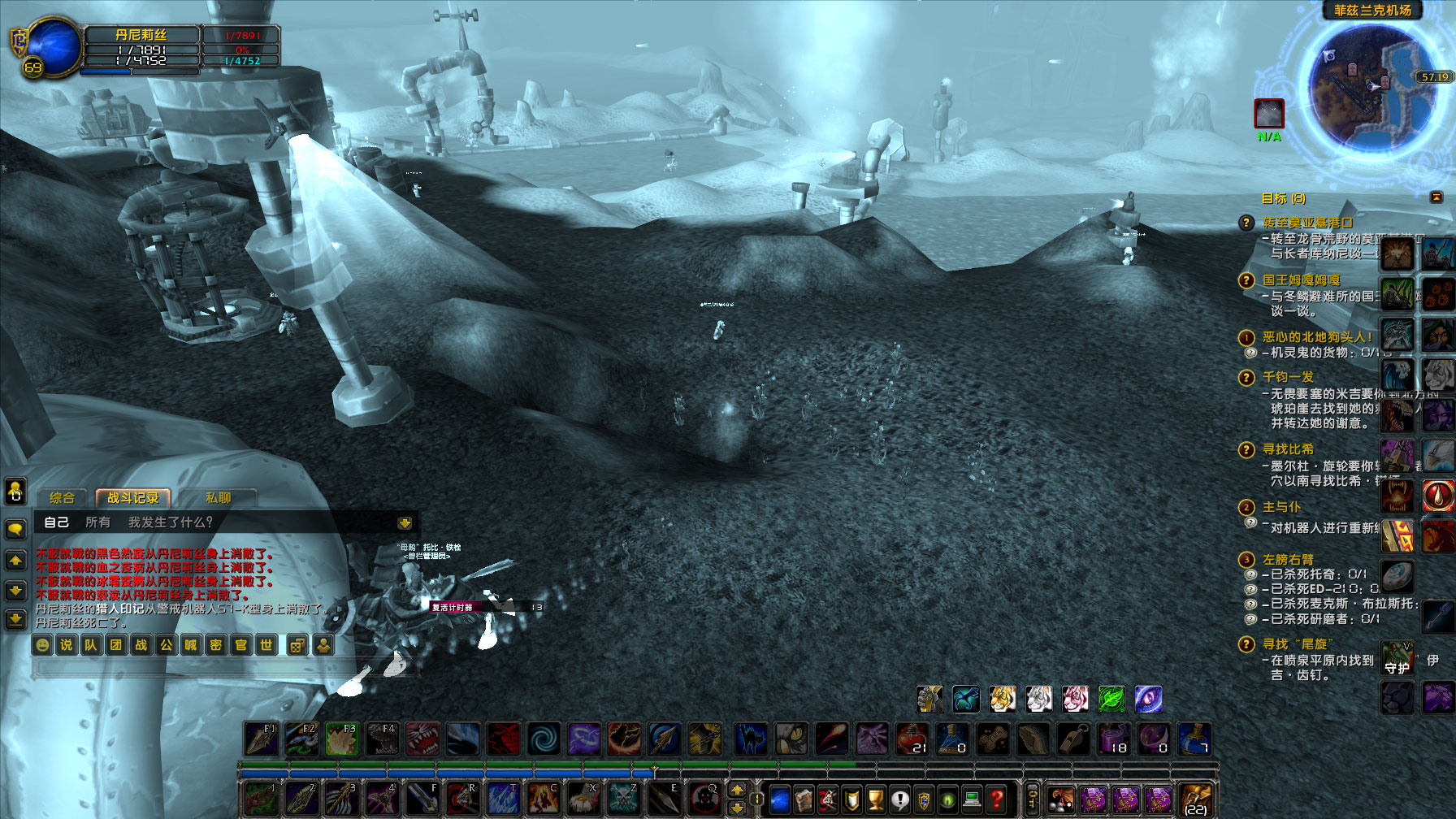Click the trophy achievements icon on micro menu
Screen dimensions: 1456x819
(874, 799)
